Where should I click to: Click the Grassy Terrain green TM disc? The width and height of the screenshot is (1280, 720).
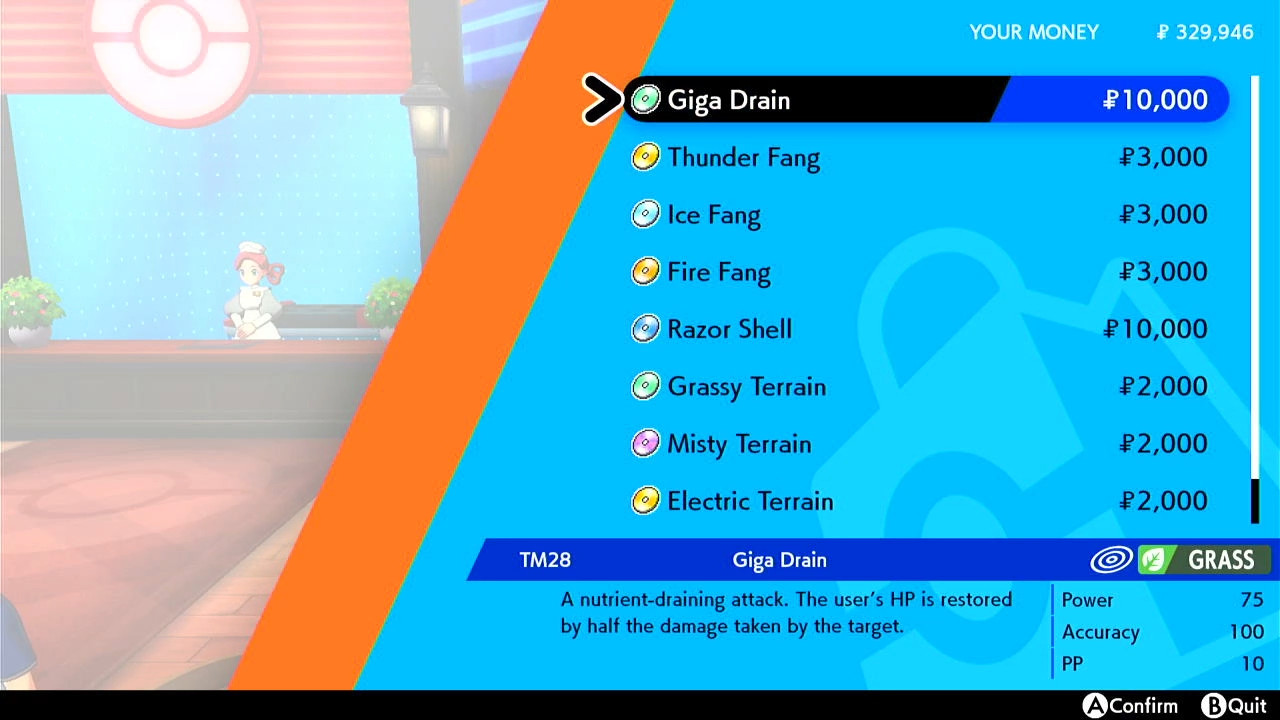pos(645,387)
